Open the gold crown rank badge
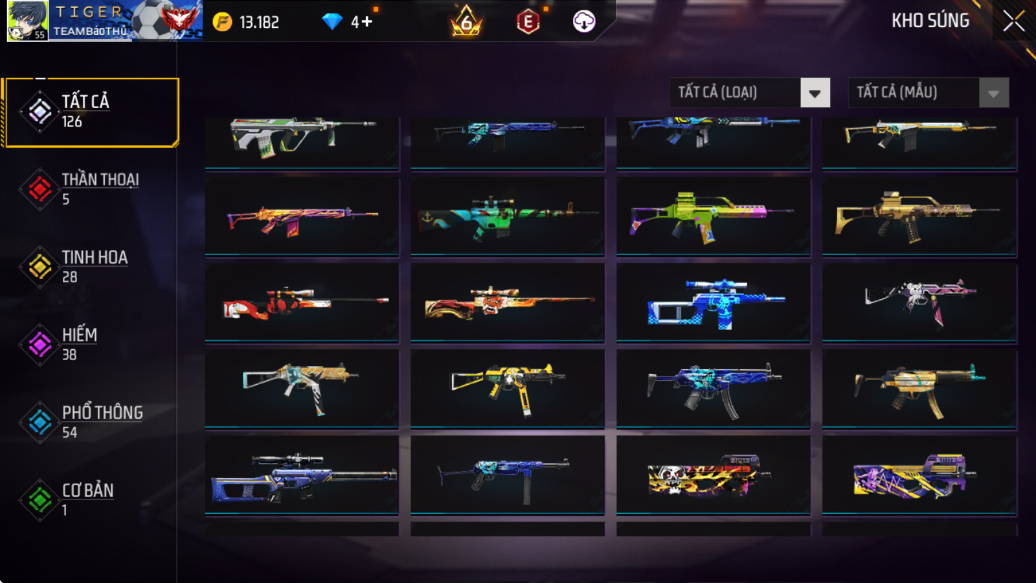The height and width of the screenshot is (583, 1036). 465,21
